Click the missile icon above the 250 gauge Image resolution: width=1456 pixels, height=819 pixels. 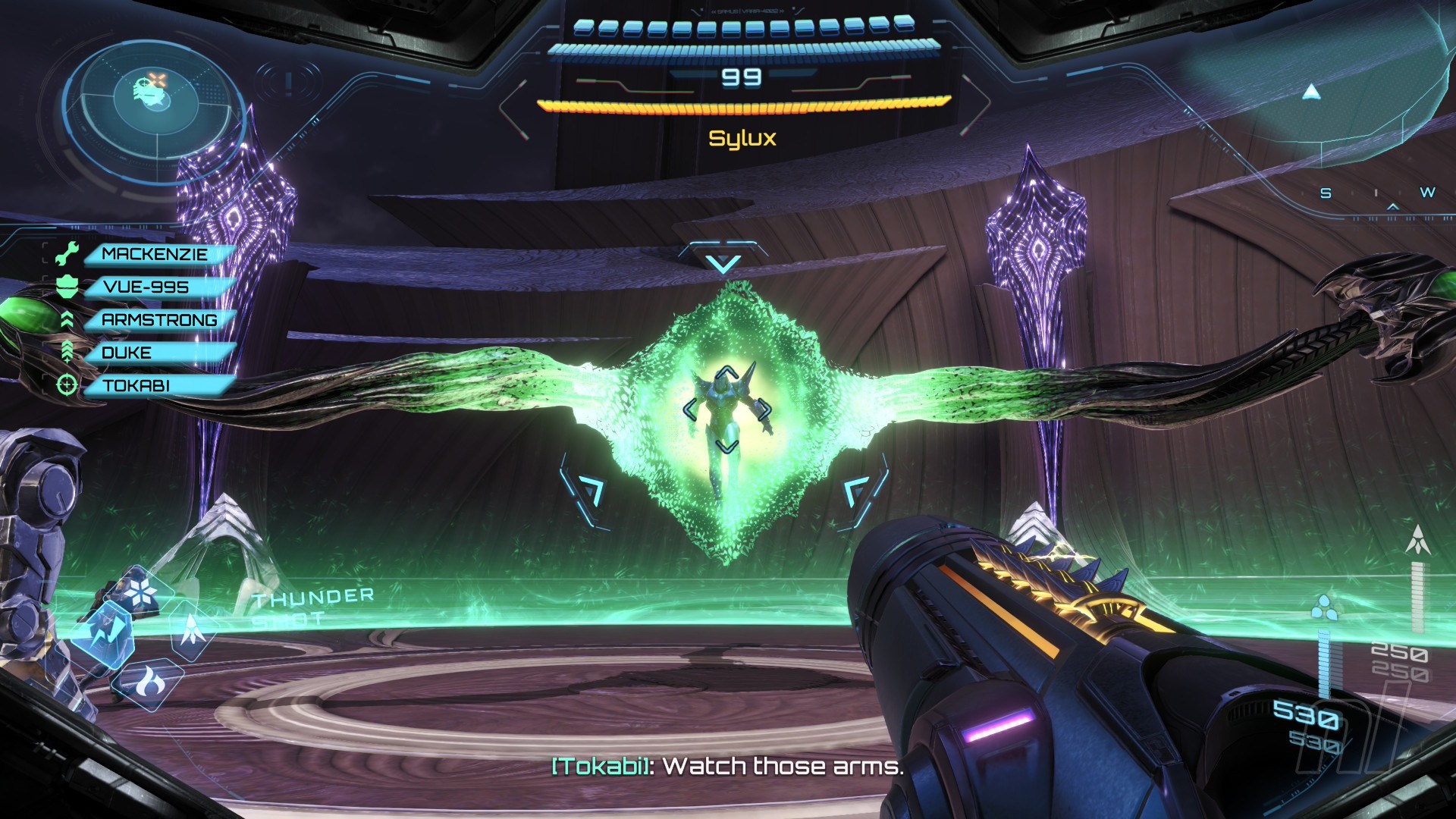(x=1417, y=540)
